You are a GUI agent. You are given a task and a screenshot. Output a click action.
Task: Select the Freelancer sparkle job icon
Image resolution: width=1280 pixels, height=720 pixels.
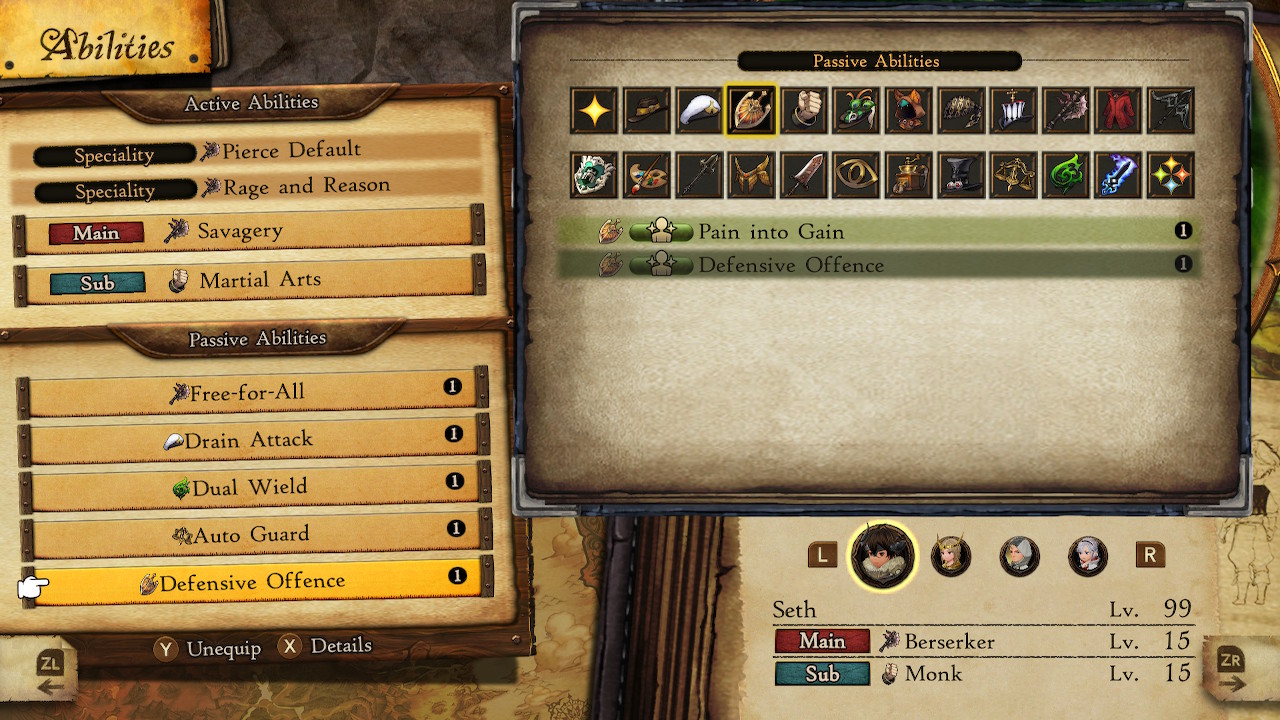(593, 110)
